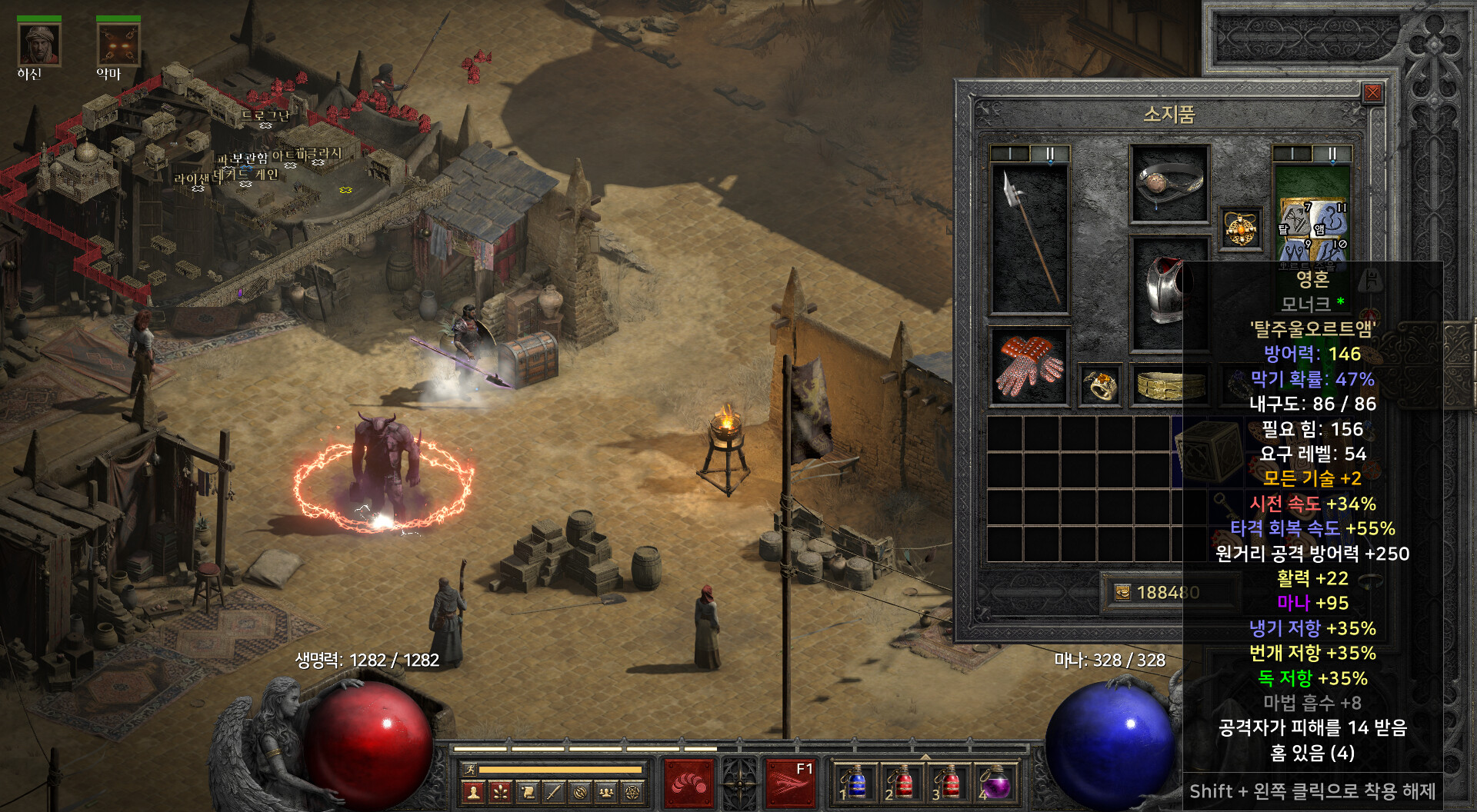Switch to weapon set II above the polearm

click(1049, 154)
